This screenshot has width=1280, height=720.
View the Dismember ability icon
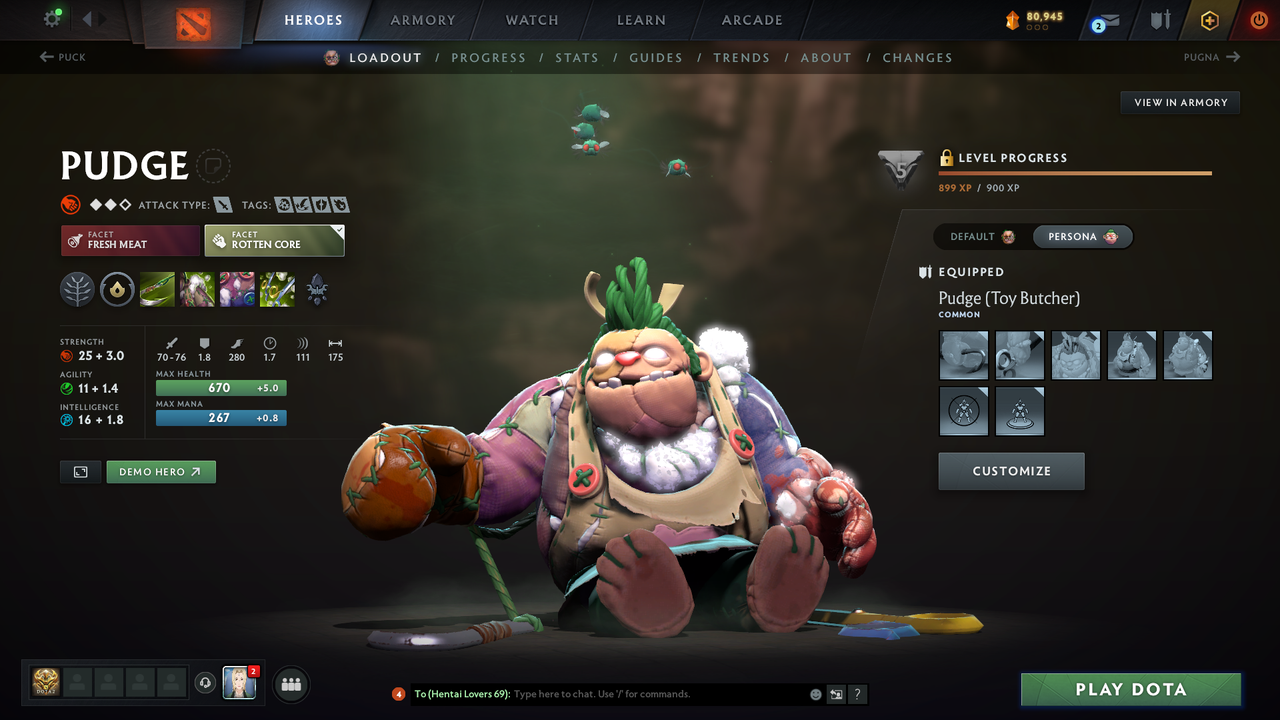[x=277, y=290]
